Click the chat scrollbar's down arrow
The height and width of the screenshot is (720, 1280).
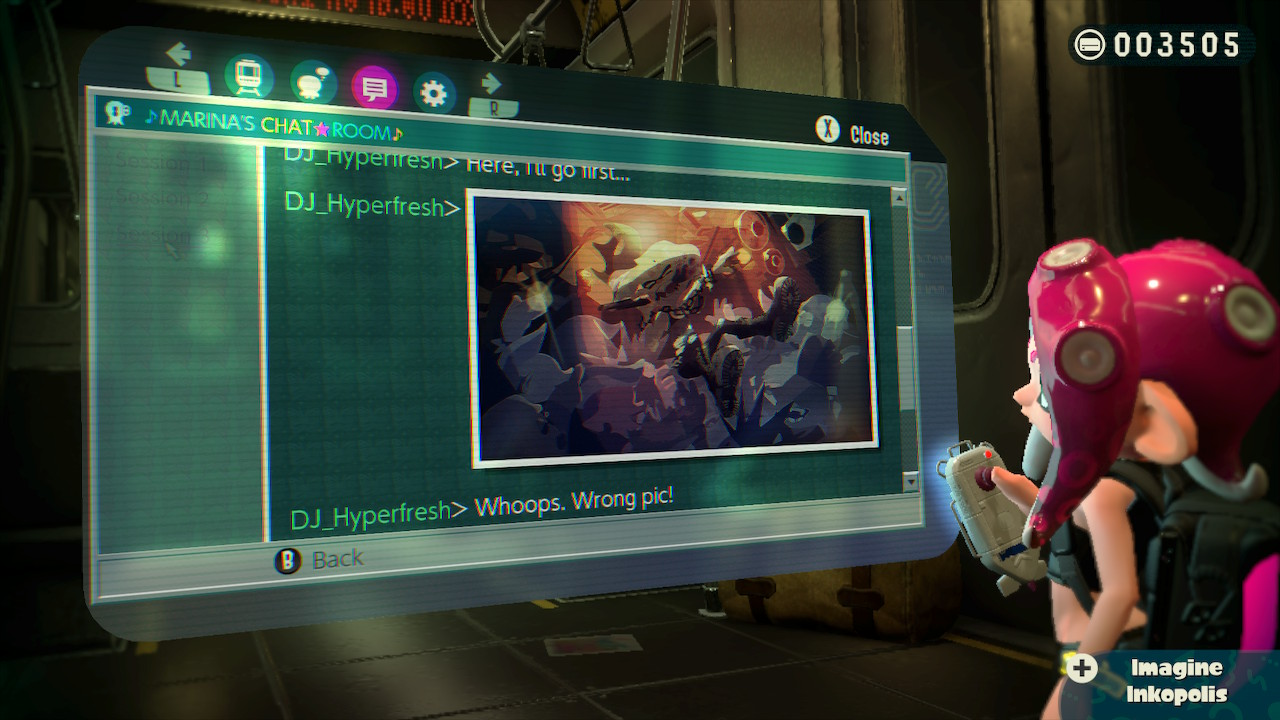click(909, 482)
